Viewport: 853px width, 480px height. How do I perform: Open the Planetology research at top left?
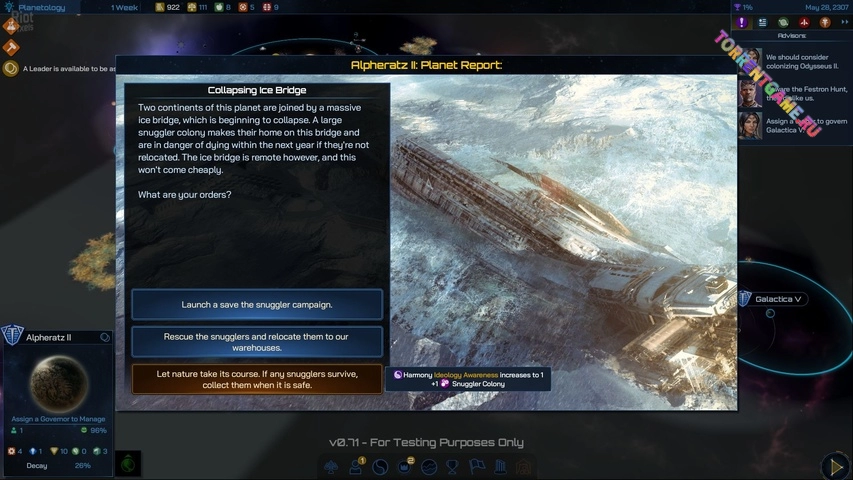(x=40, y=7)
